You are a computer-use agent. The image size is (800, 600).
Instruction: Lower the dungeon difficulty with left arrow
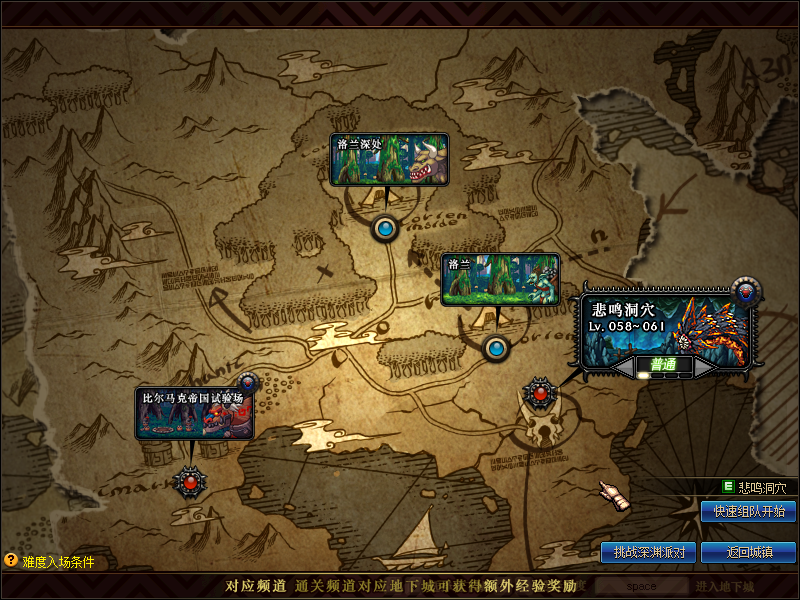[x=625, y=367]
